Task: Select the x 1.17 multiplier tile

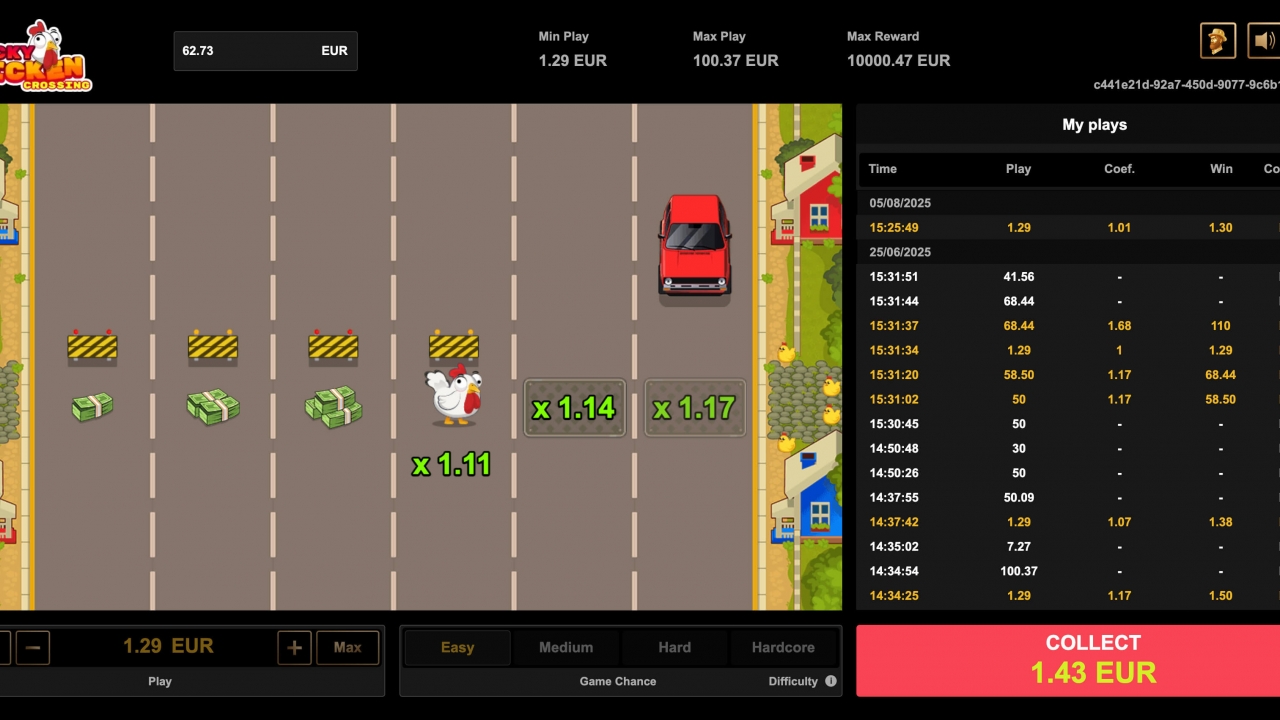Action: [x=694, y=407]
